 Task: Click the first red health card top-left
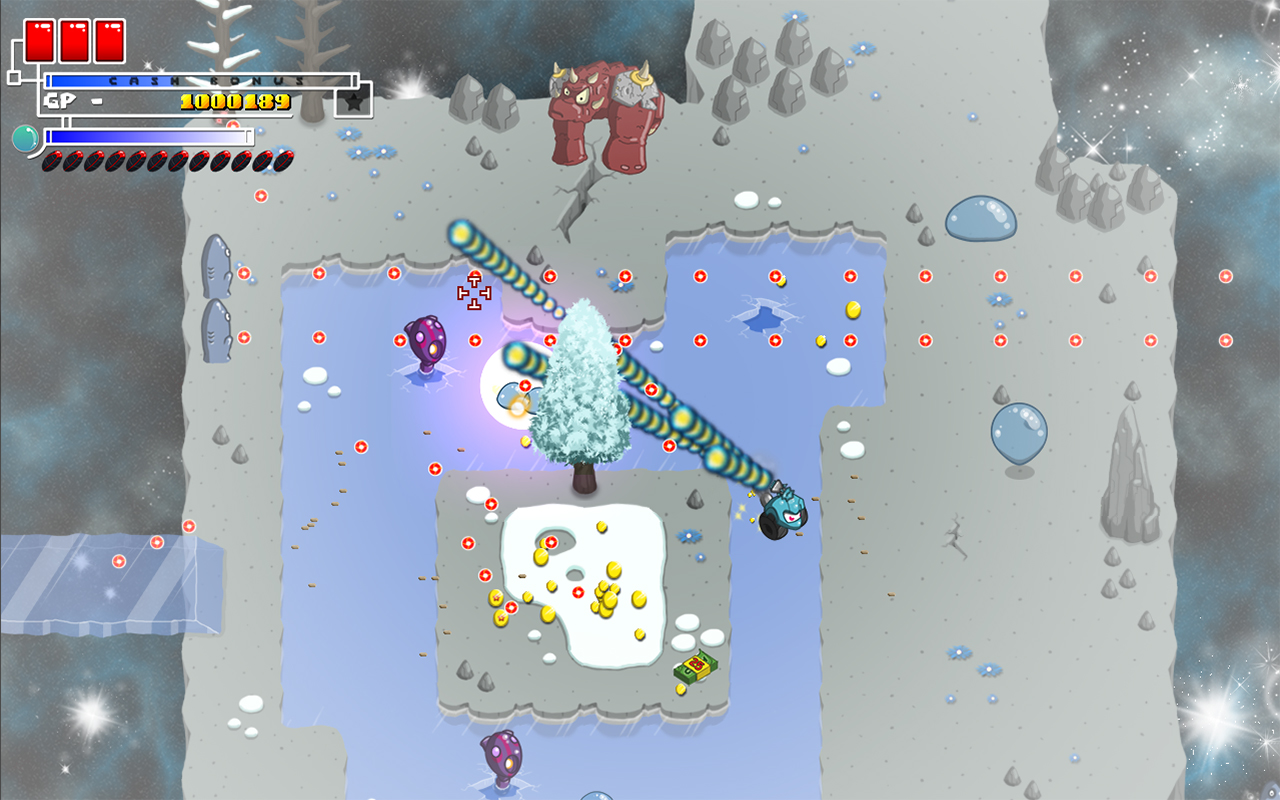(41, 40)
